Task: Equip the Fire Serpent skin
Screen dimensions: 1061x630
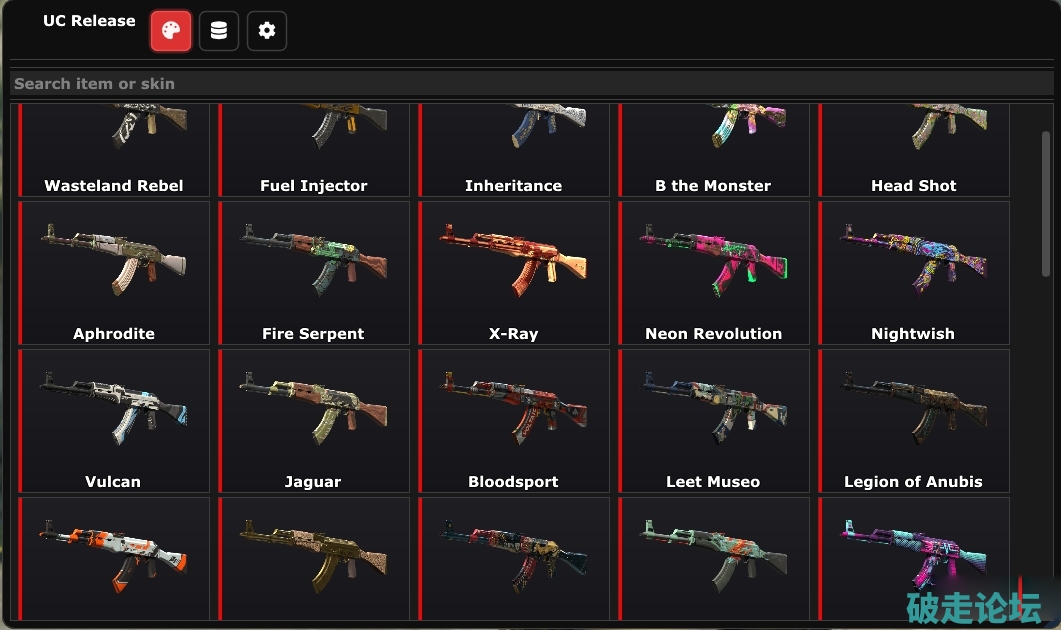Action: [314, 273]
